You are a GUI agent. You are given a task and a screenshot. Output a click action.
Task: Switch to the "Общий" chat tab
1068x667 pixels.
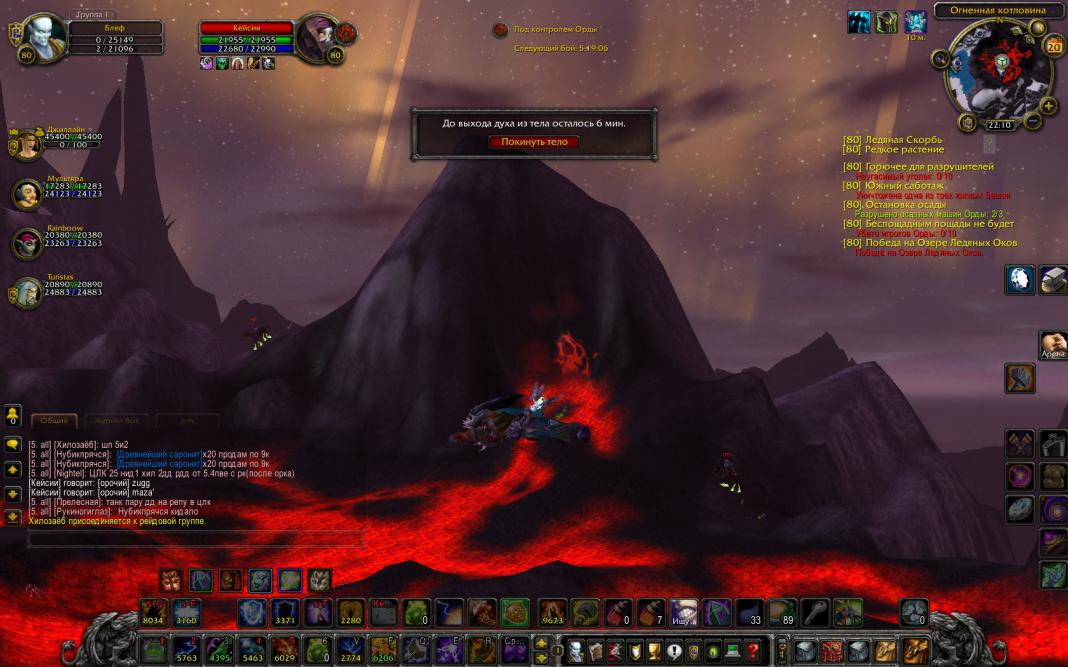click(54, 421)
